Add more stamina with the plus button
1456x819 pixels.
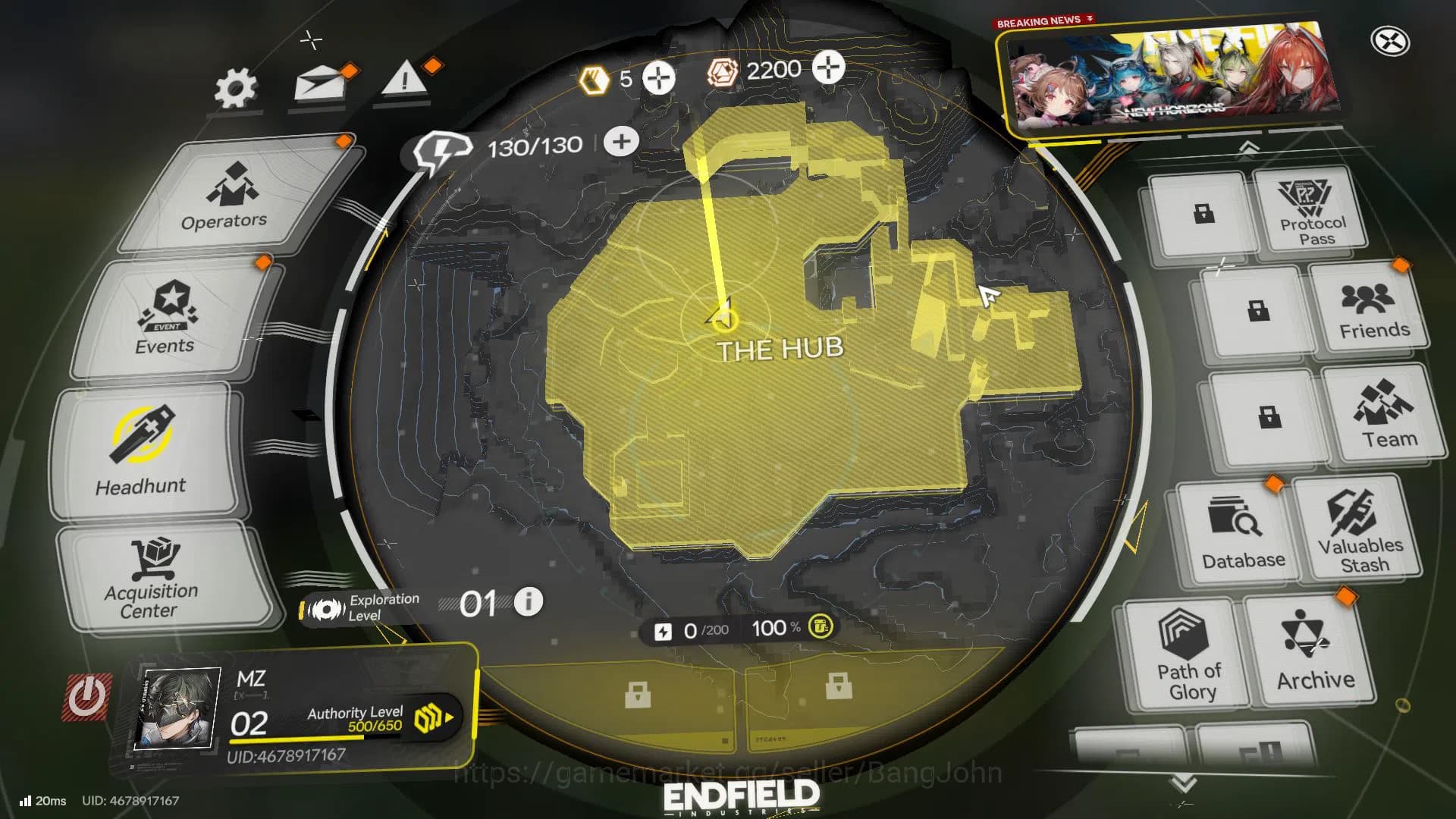pos(621,142)
